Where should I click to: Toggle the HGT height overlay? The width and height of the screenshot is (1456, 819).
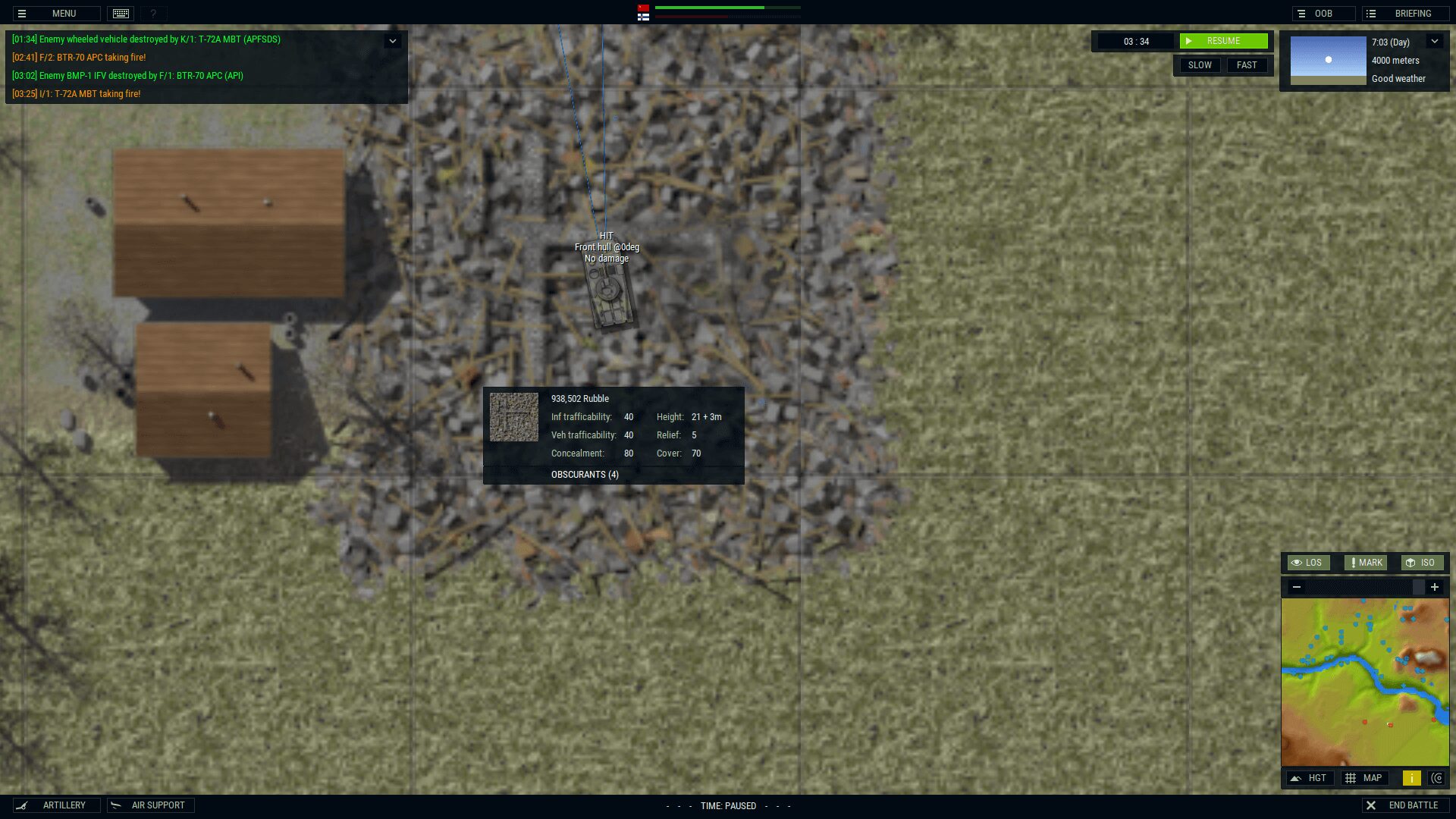(x=1310, y=778)
